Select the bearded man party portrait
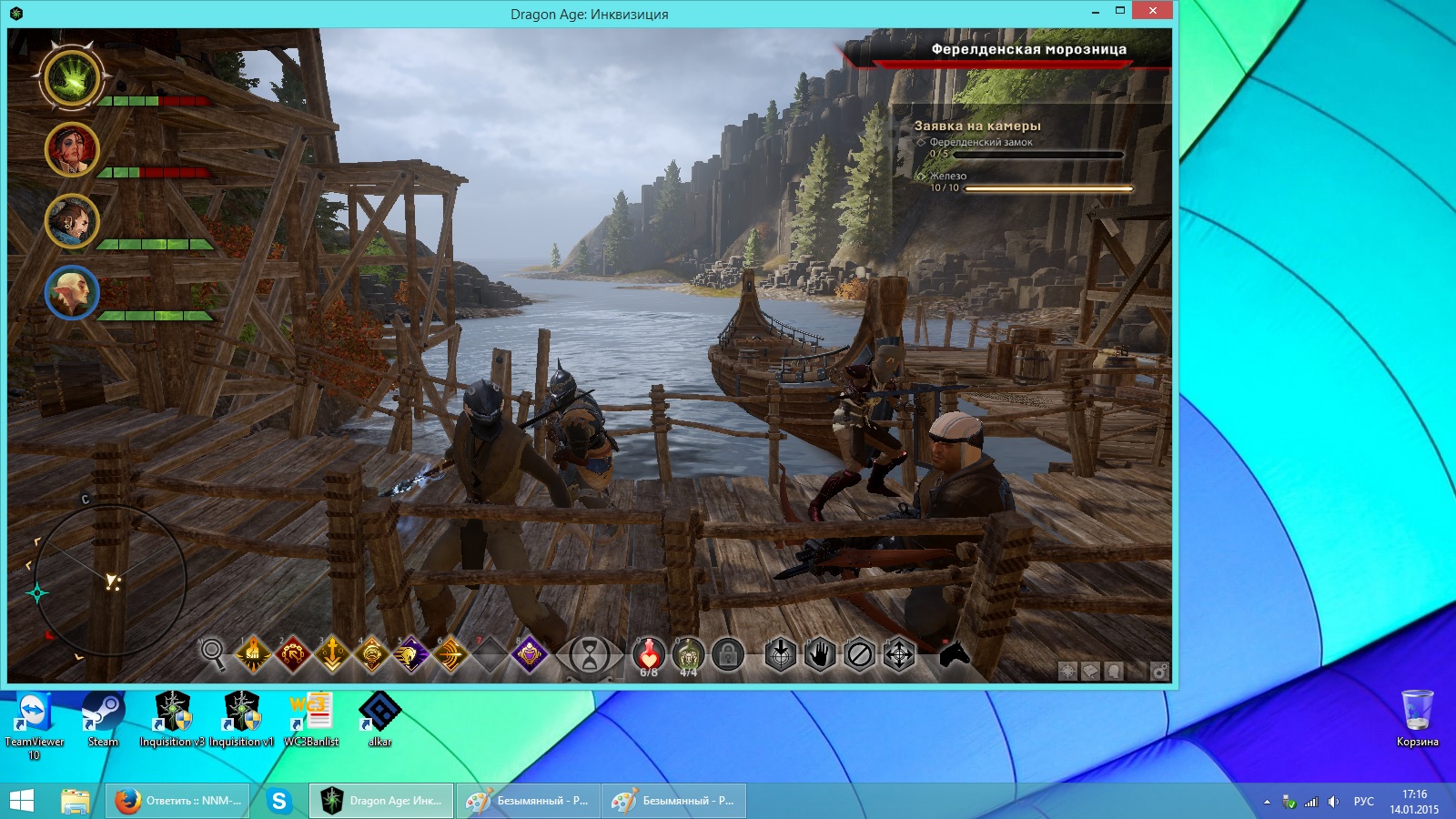Image resolution: width=1456 pixels, height=819 pixels. point(72,221)
